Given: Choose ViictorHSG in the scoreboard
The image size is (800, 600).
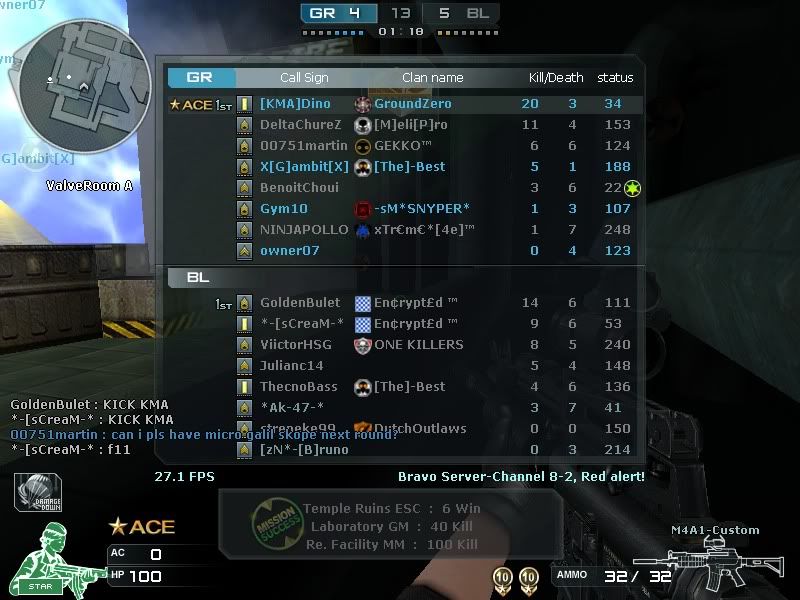Looking at the screenshot, I should coord(296,345).
